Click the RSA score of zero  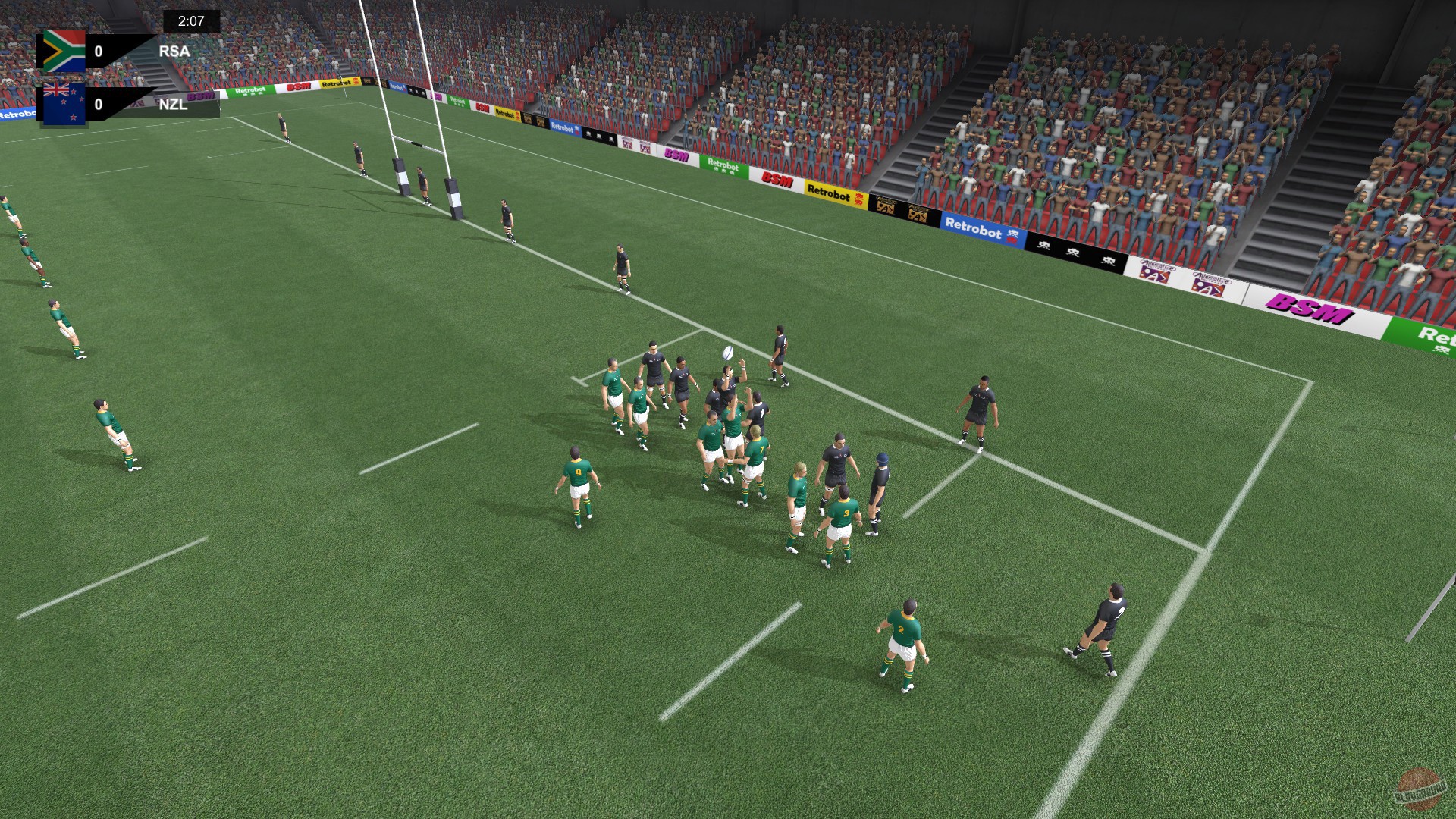coord(98,52)
